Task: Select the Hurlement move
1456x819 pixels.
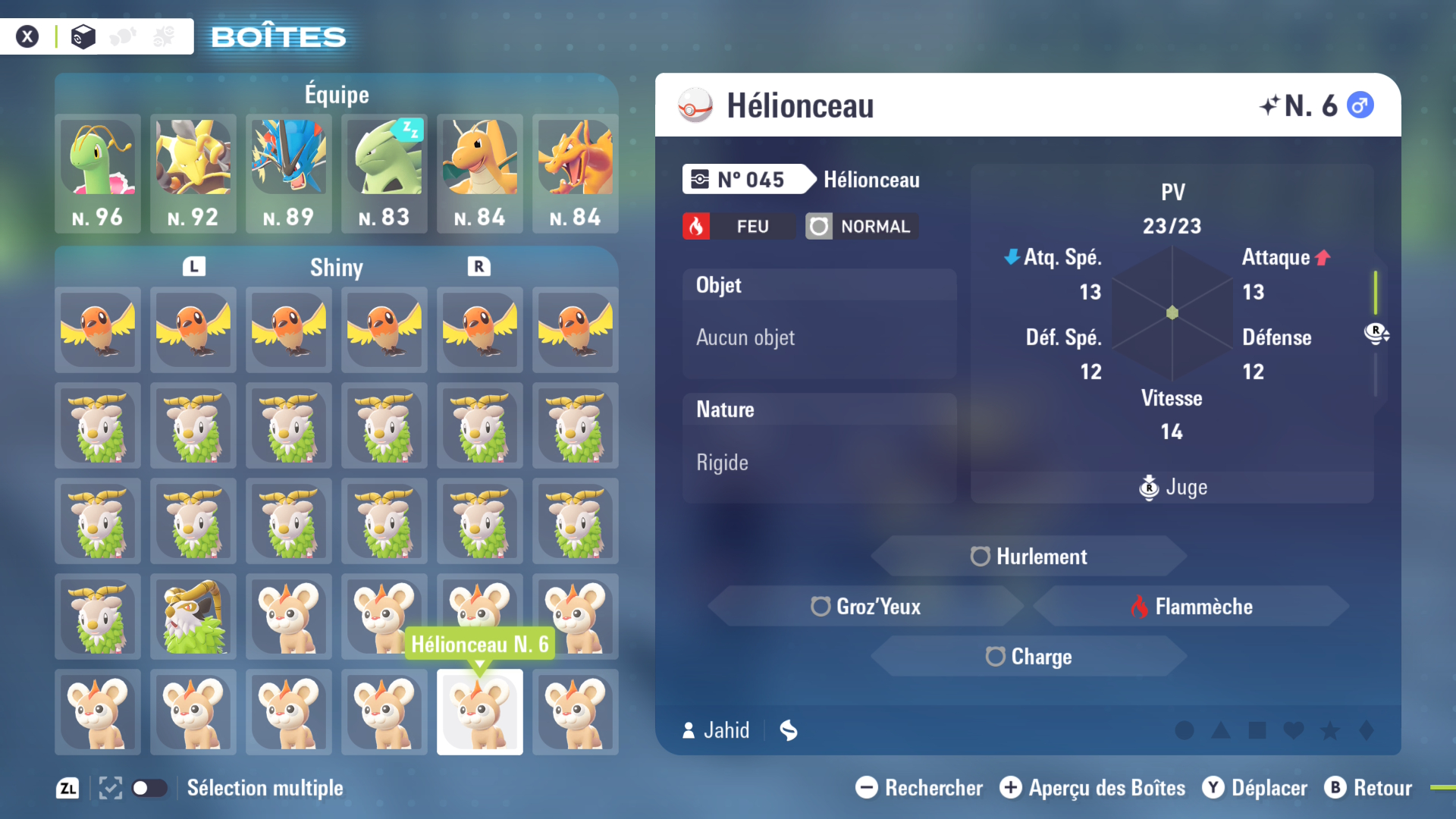Action: pyautogui.click(x=1029, y=557)
